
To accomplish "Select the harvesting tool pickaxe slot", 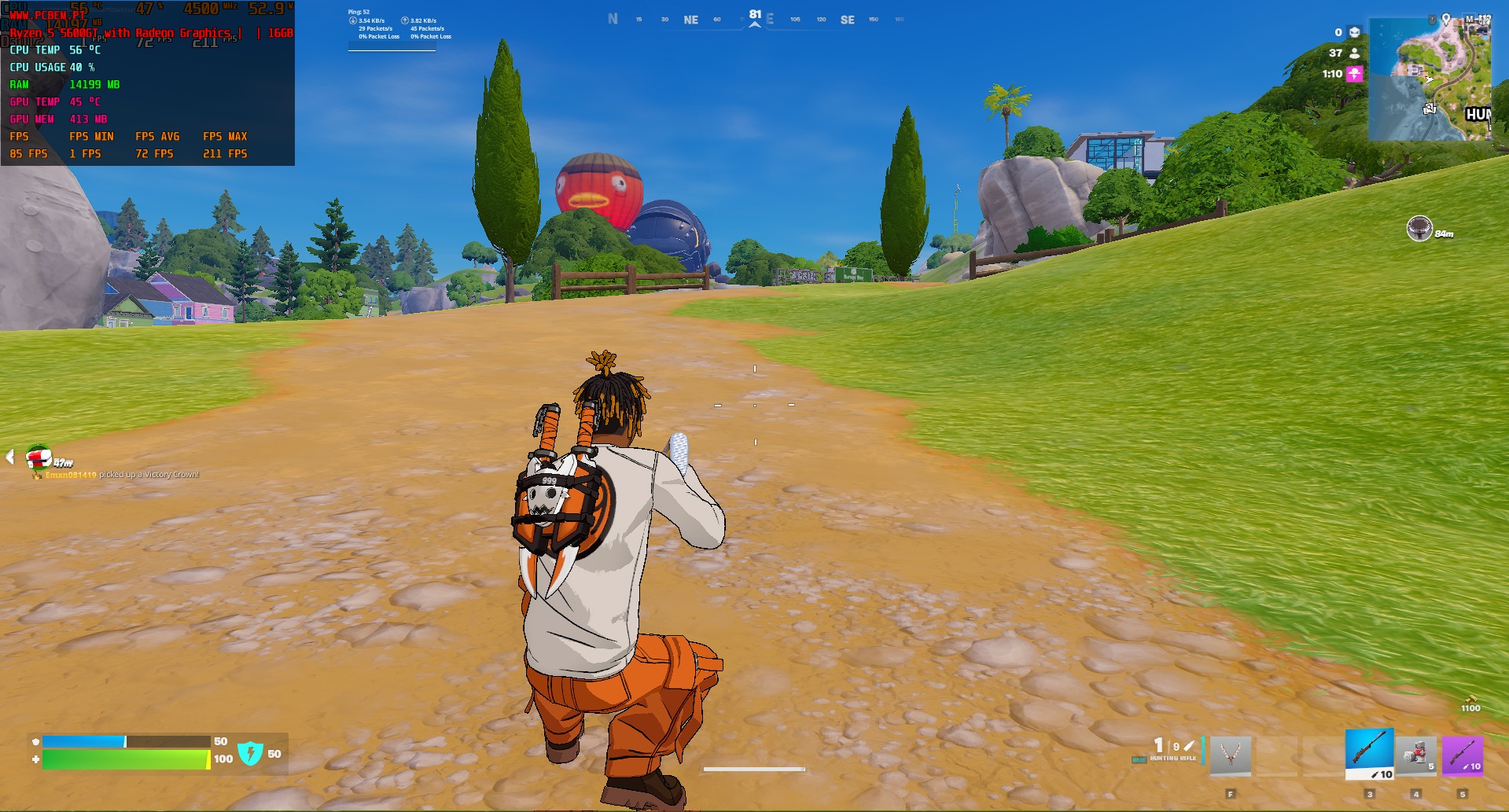I will click(1230, 755).
